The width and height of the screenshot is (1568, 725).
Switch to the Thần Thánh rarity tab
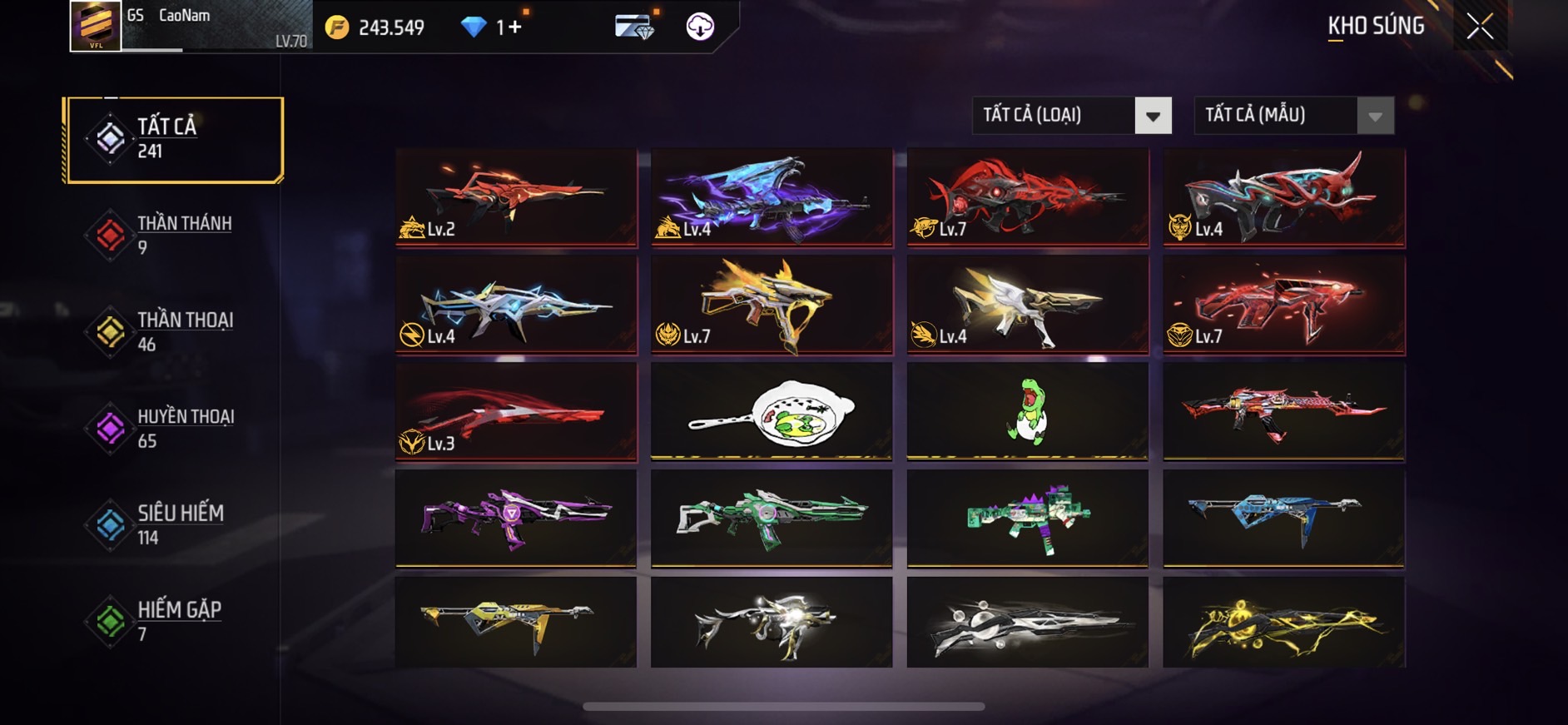click(x=174, y=236)
